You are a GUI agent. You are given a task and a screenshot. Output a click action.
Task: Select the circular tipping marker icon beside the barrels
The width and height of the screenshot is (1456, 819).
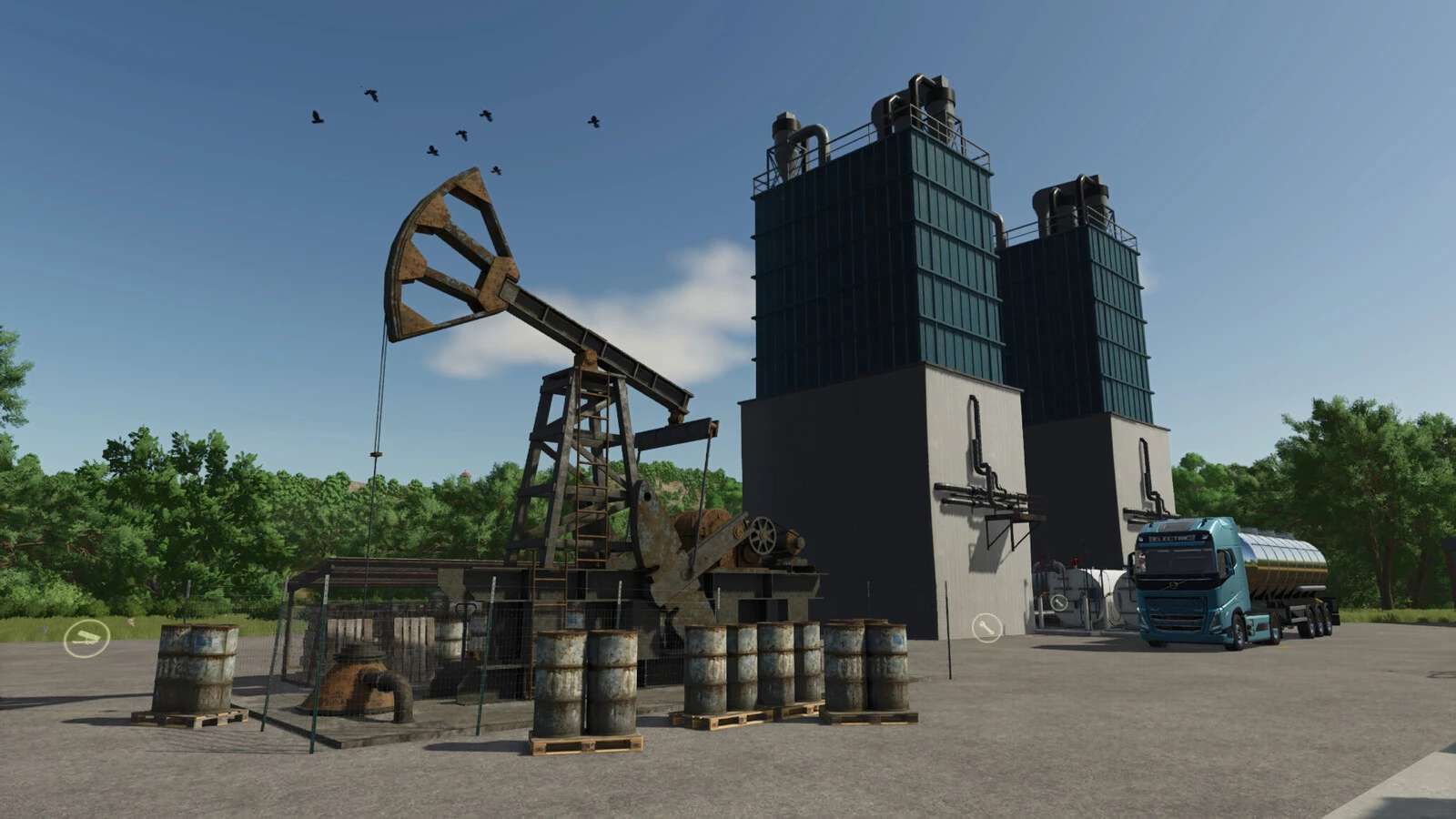pos(86,638)
